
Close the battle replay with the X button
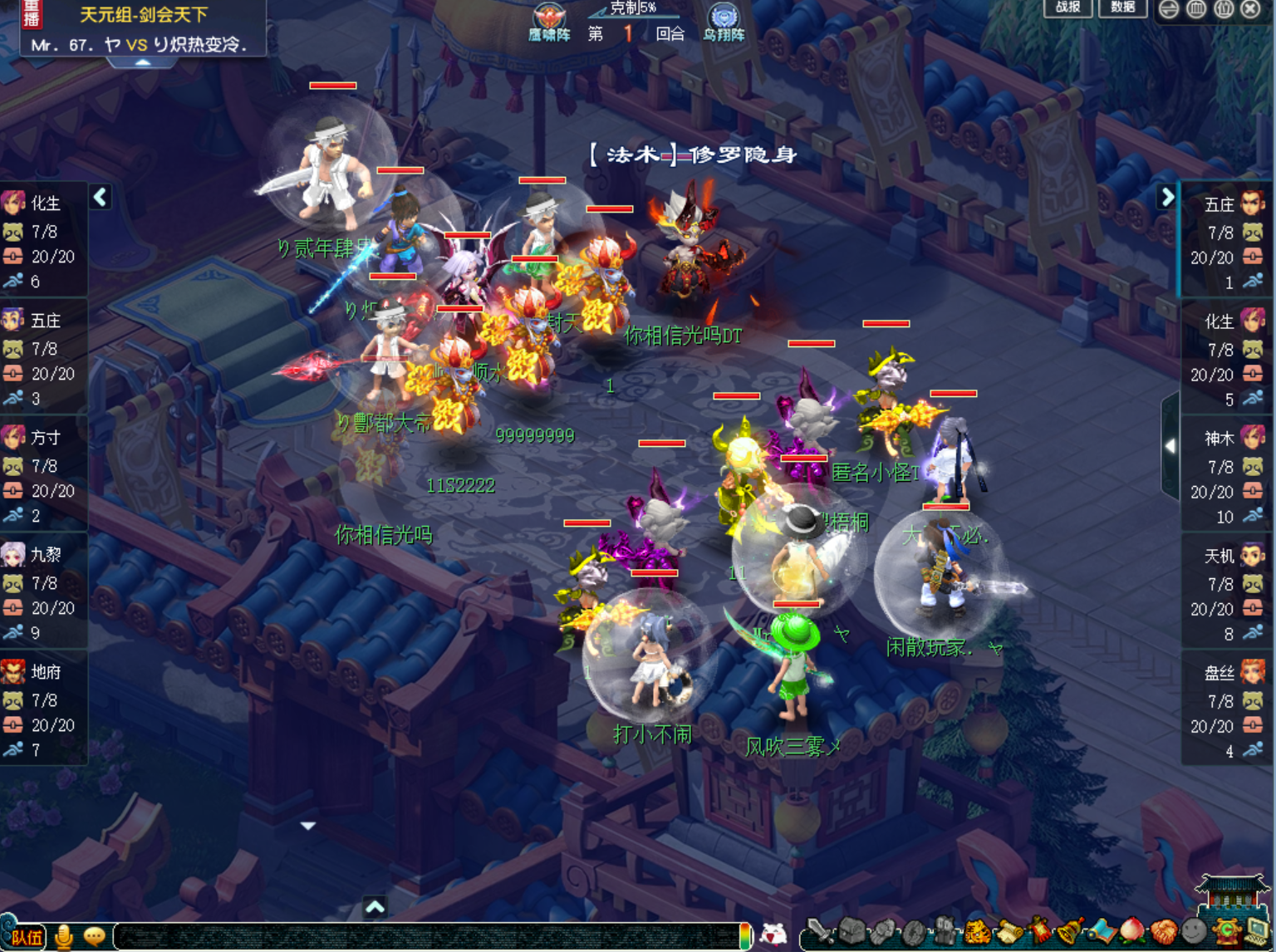1250,9
